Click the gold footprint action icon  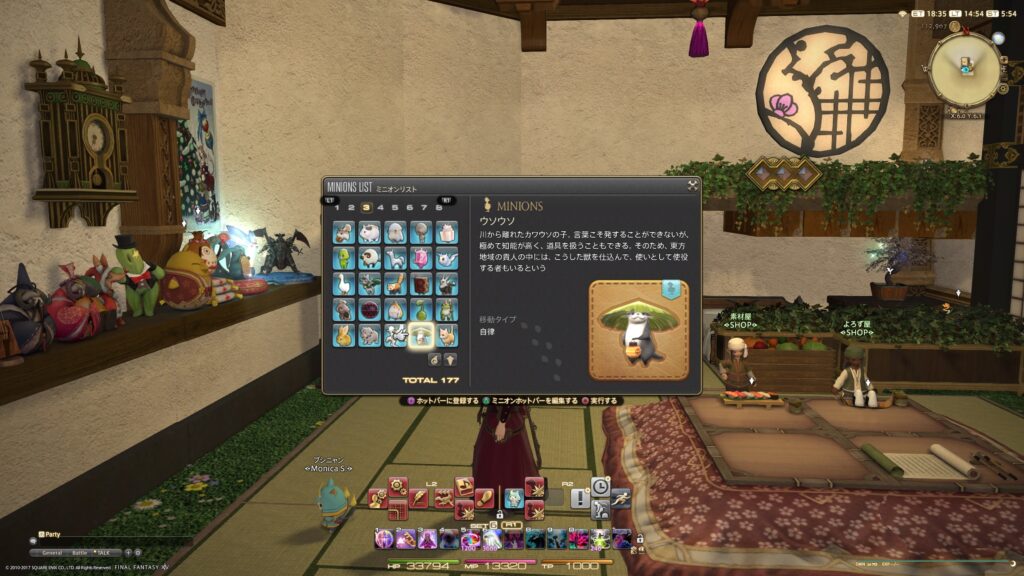click(484, 497)
